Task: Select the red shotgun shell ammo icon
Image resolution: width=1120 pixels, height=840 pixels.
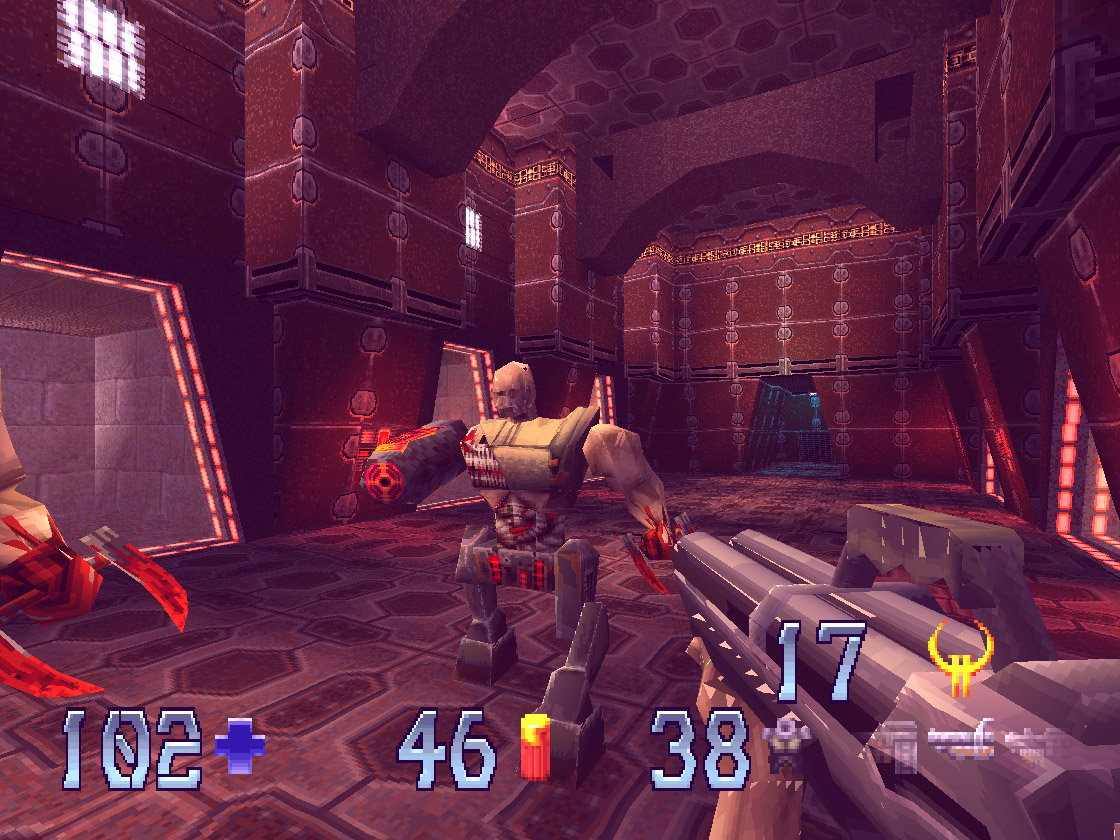Action: click(x=535, y=747)
